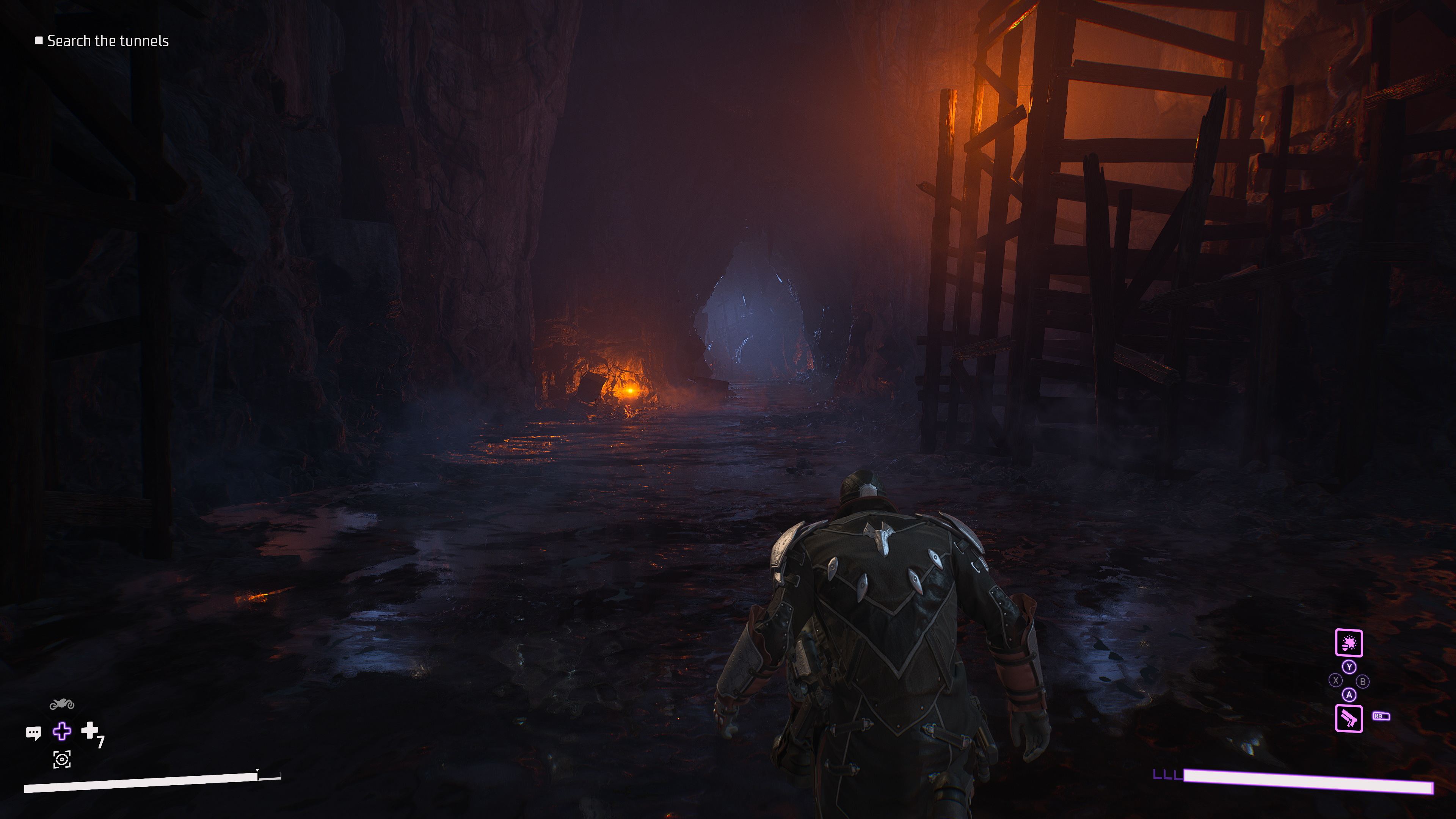1456x819 pixels.
Task: Summon the motorcycle via its HUD icon
Action: [x=61, y=704]
